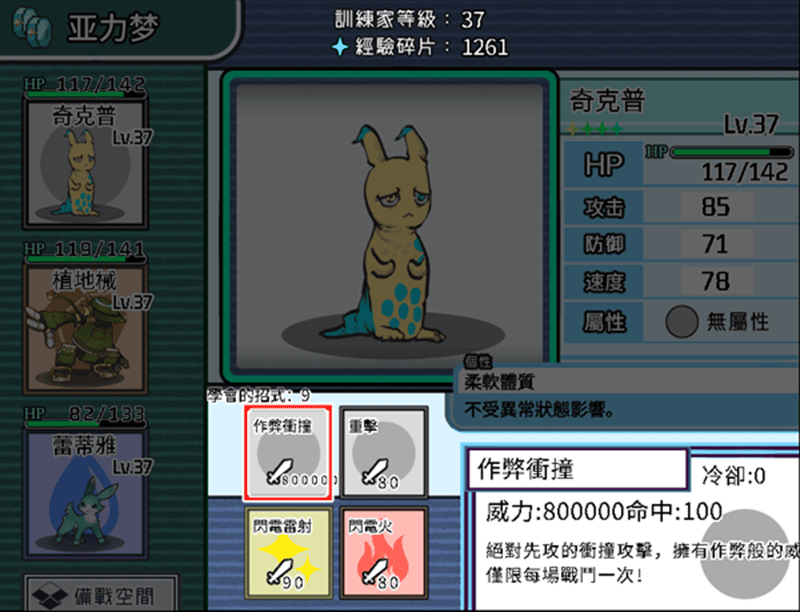
Task: Pick 蕾蒂雅 from the party list
Action: tap(85, 478)
